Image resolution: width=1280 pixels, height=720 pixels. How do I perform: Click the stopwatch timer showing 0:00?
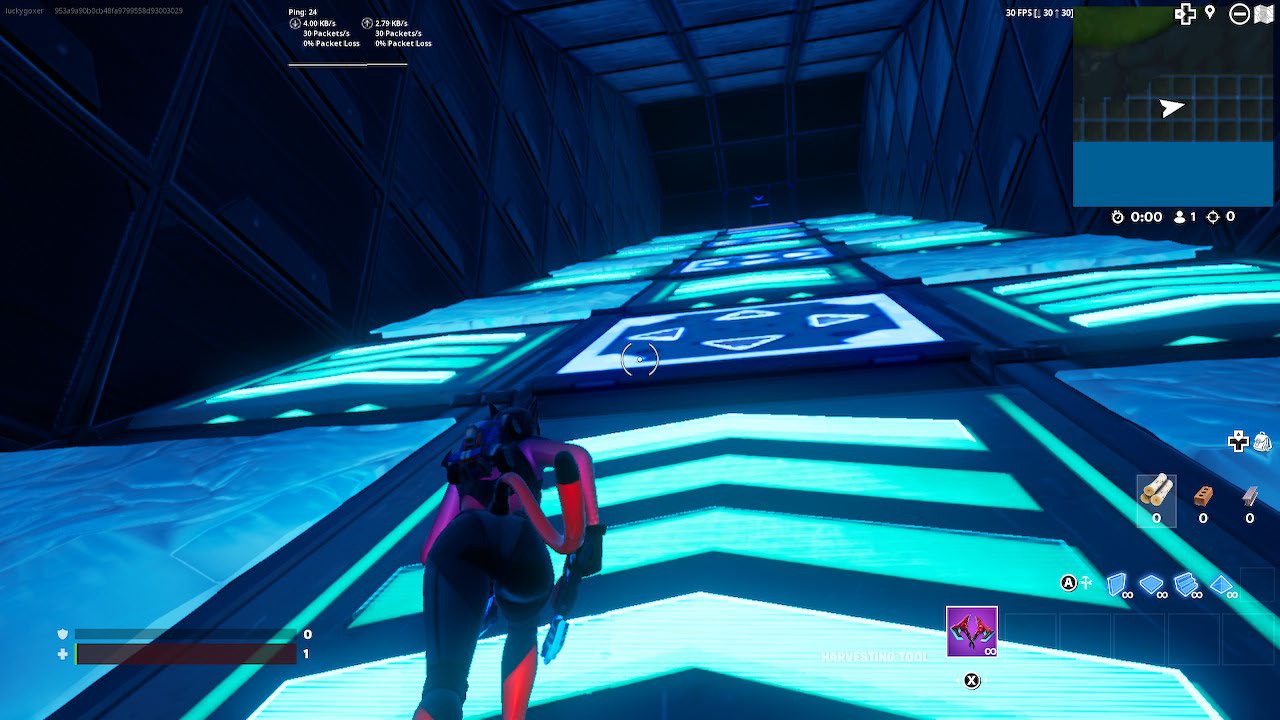point(1117,216)
